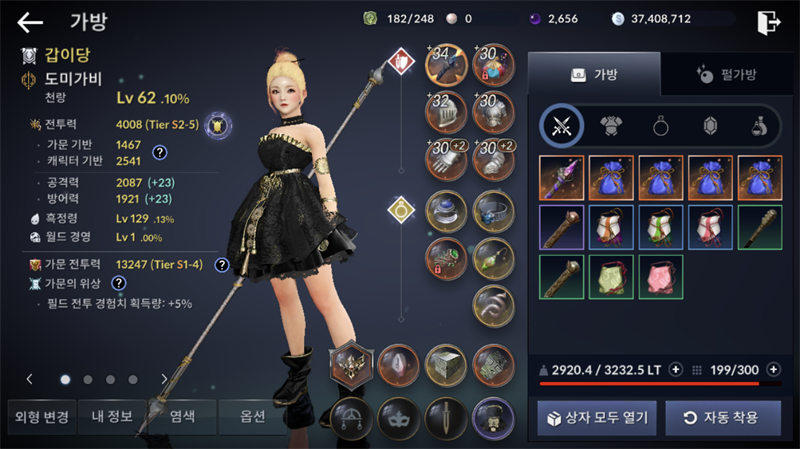
Task: Go to next character info page
Action: click(x=164, y=379)
